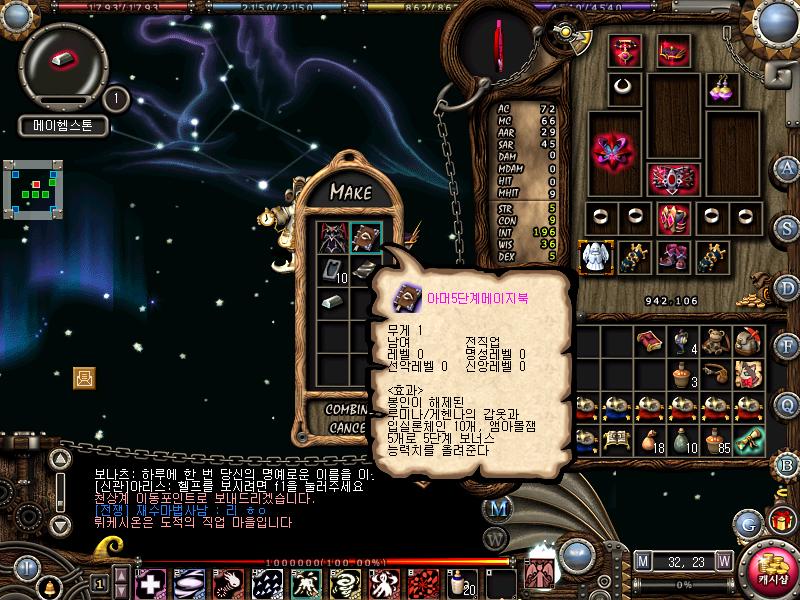Open the red gift box icon

(781, 521)
